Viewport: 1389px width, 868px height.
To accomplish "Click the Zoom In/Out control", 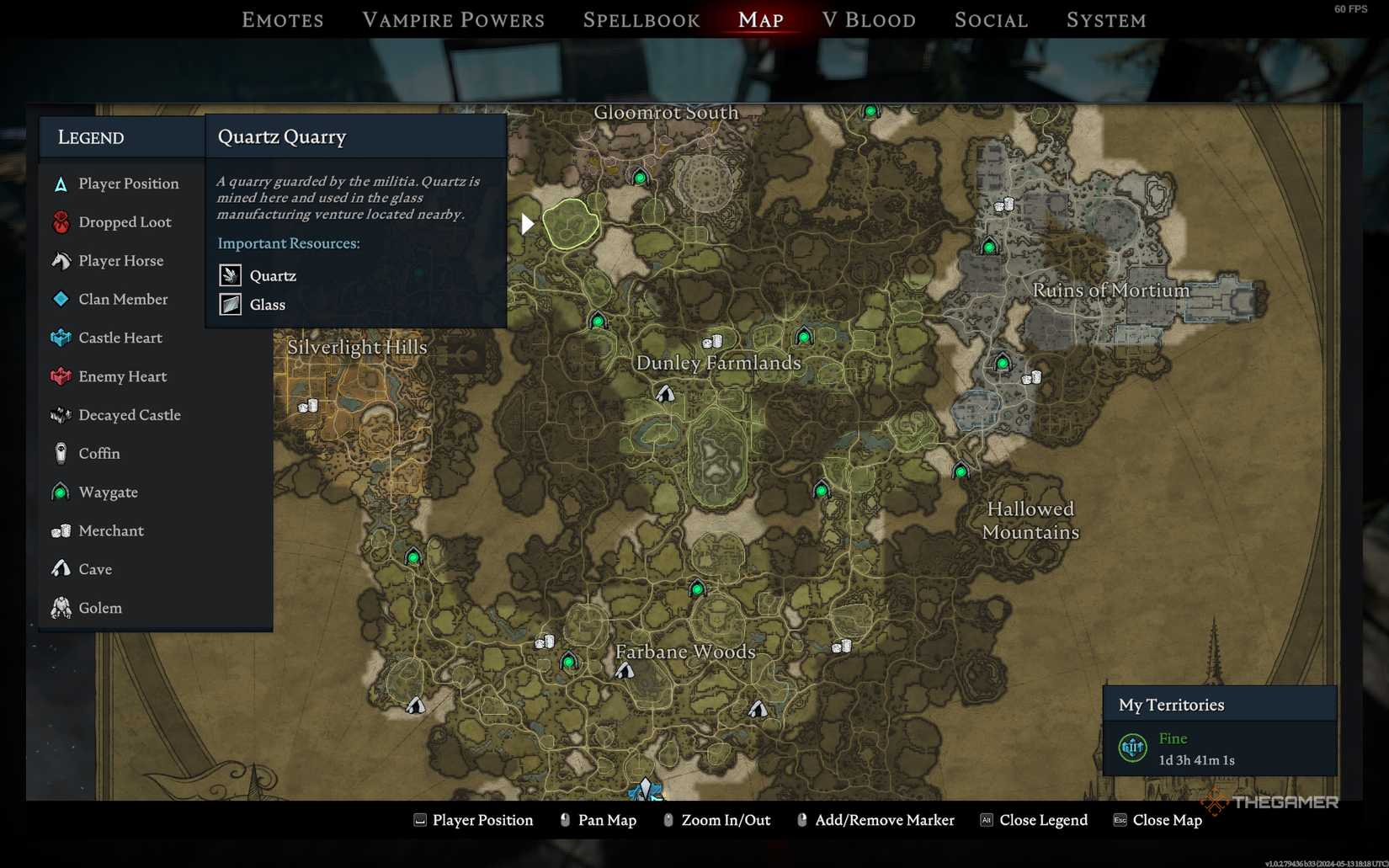I will click(x=727, y=819).
